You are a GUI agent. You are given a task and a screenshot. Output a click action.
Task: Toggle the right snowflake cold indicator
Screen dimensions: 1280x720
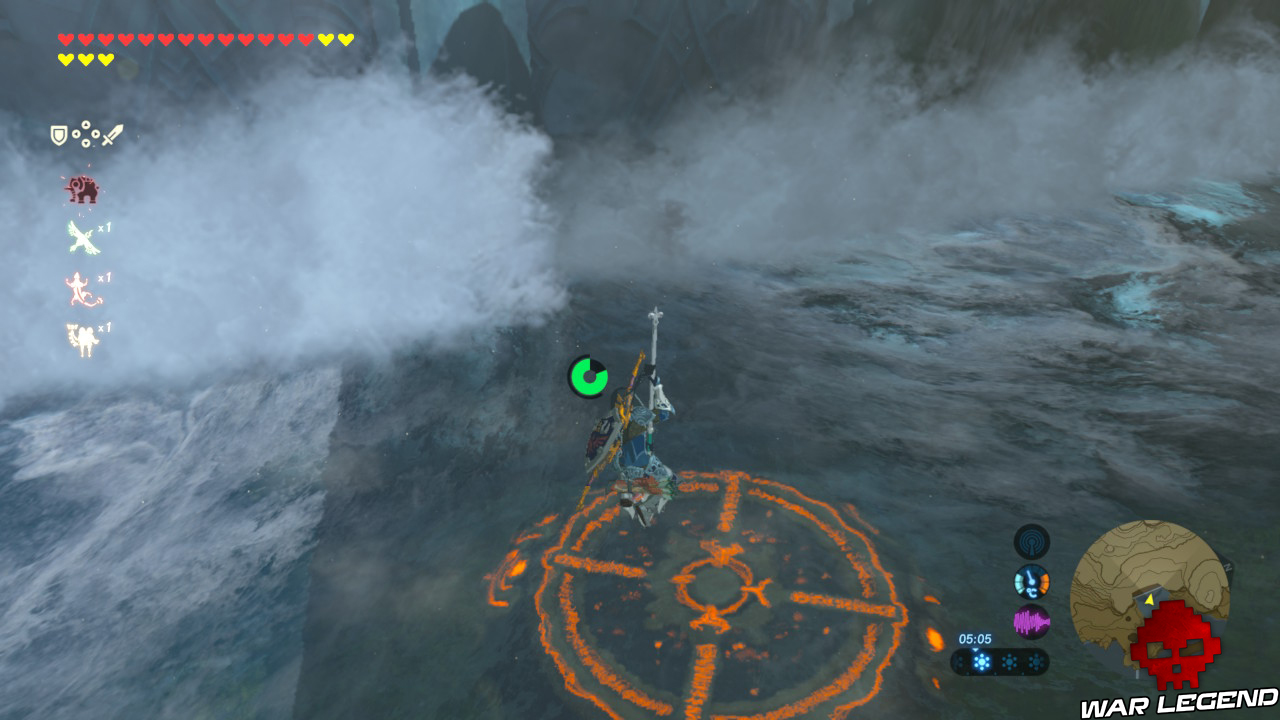pos(1035,660)
